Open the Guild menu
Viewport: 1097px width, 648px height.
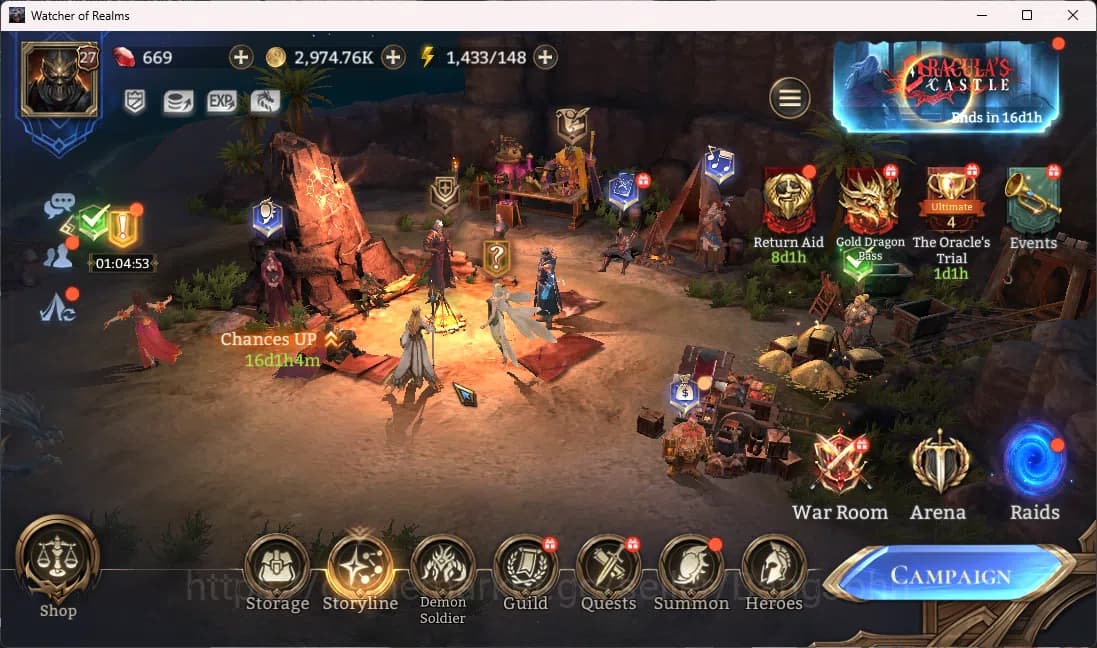[525, 567]
